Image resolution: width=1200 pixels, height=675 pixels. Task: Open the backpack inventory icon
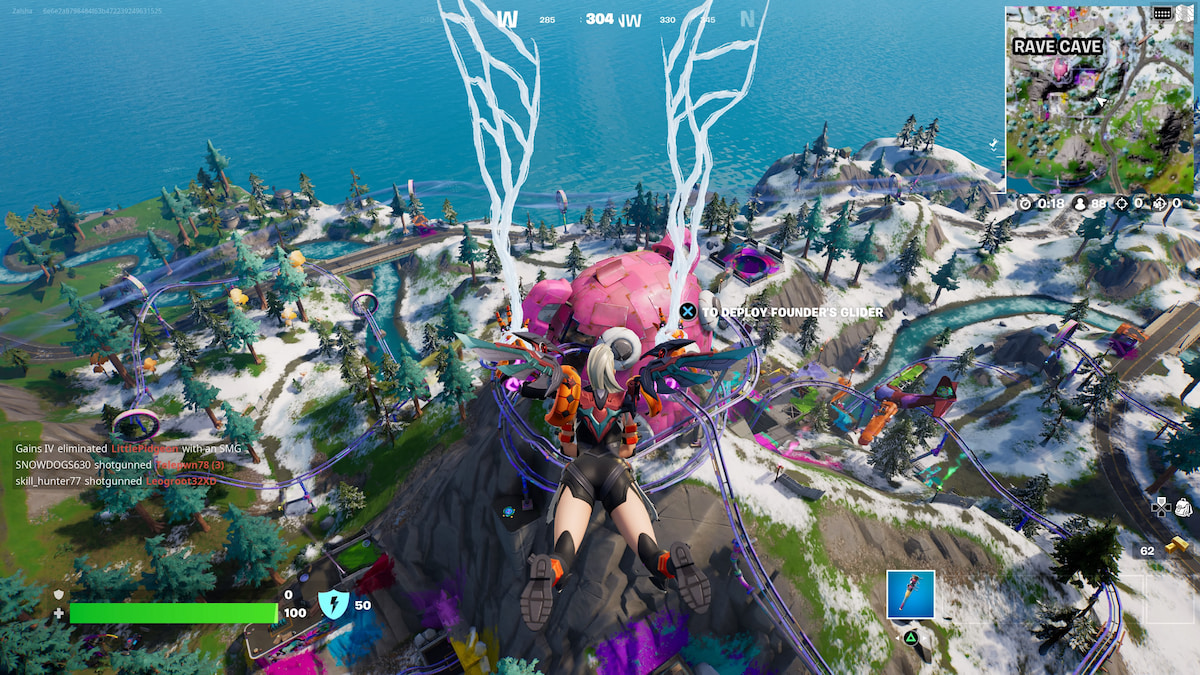tap(1184, 507)
